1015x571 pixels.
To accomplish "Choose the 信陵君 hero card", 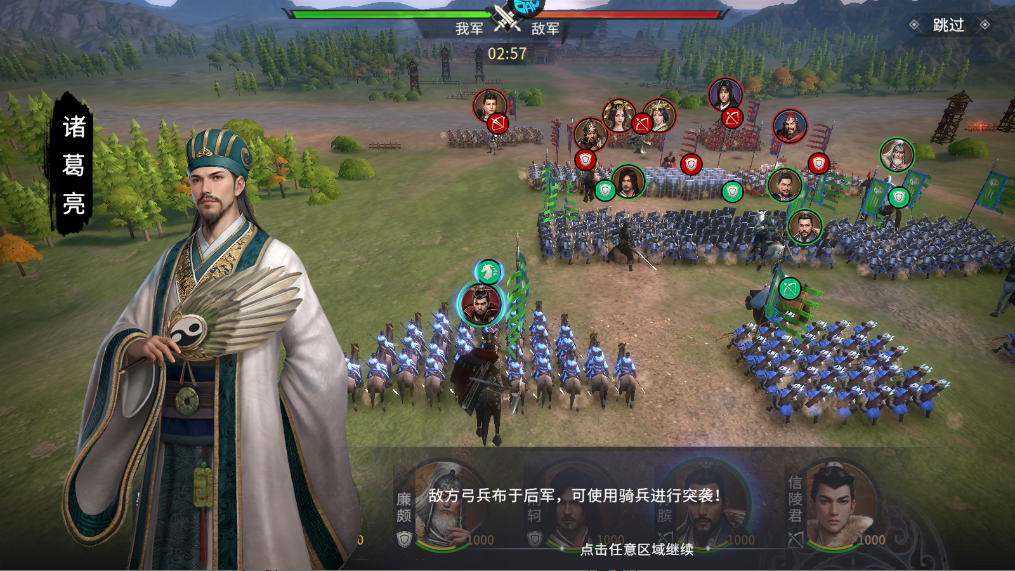I will pyautogui.click(x=836, y=506).
